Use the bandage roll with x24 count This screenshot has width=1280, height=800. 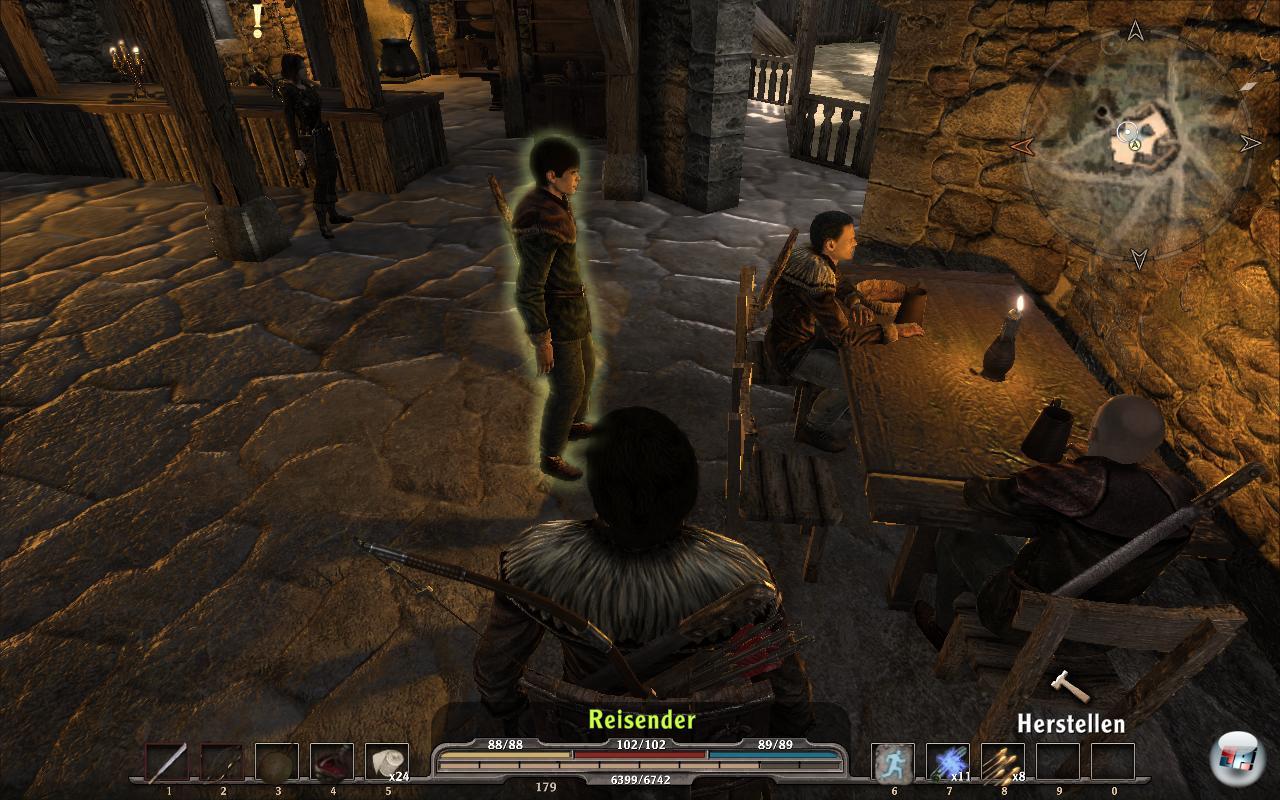[x=386, y=763]
